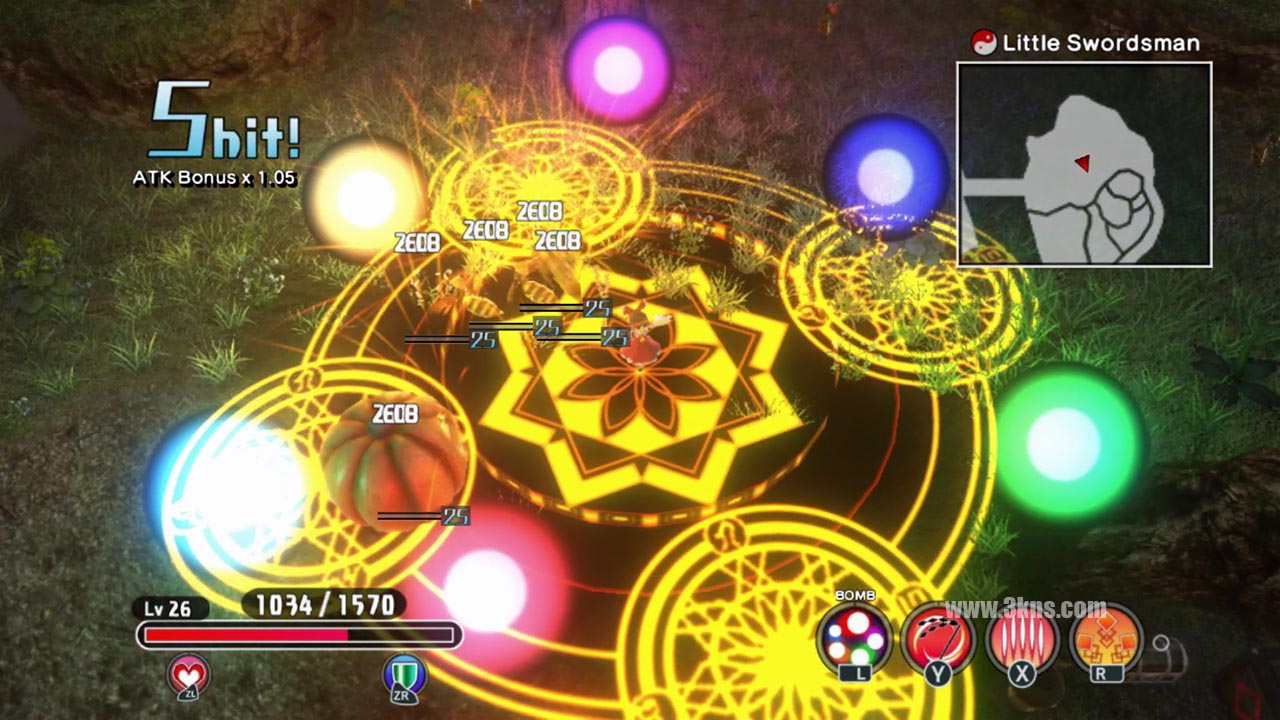This screenshot has width=1280, height=720.
Task: Activate the green shield guard icon
Action: pos(404,674)
